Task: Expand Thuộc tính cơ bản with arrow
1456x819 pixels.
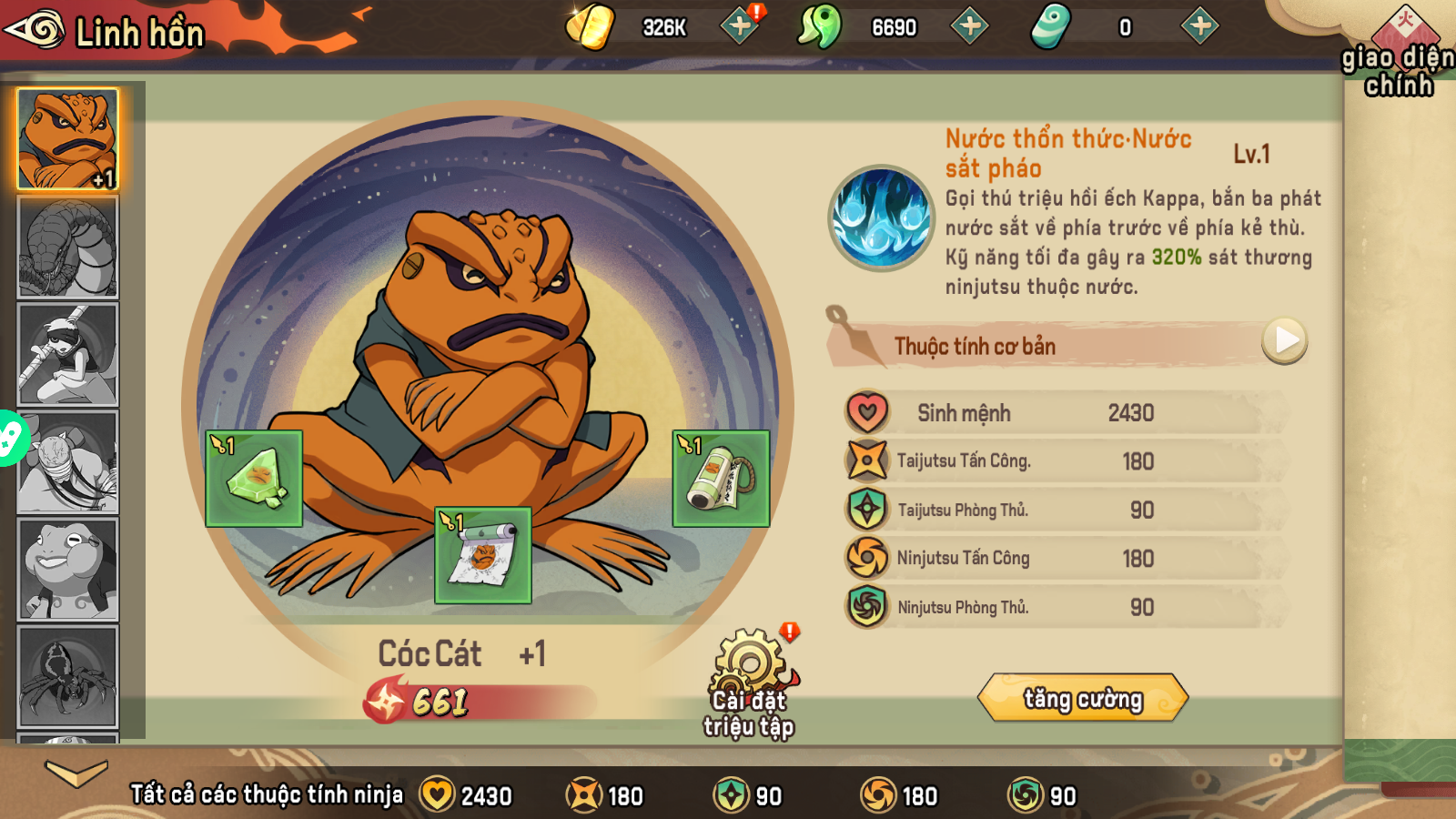Action: (1284, 341)
